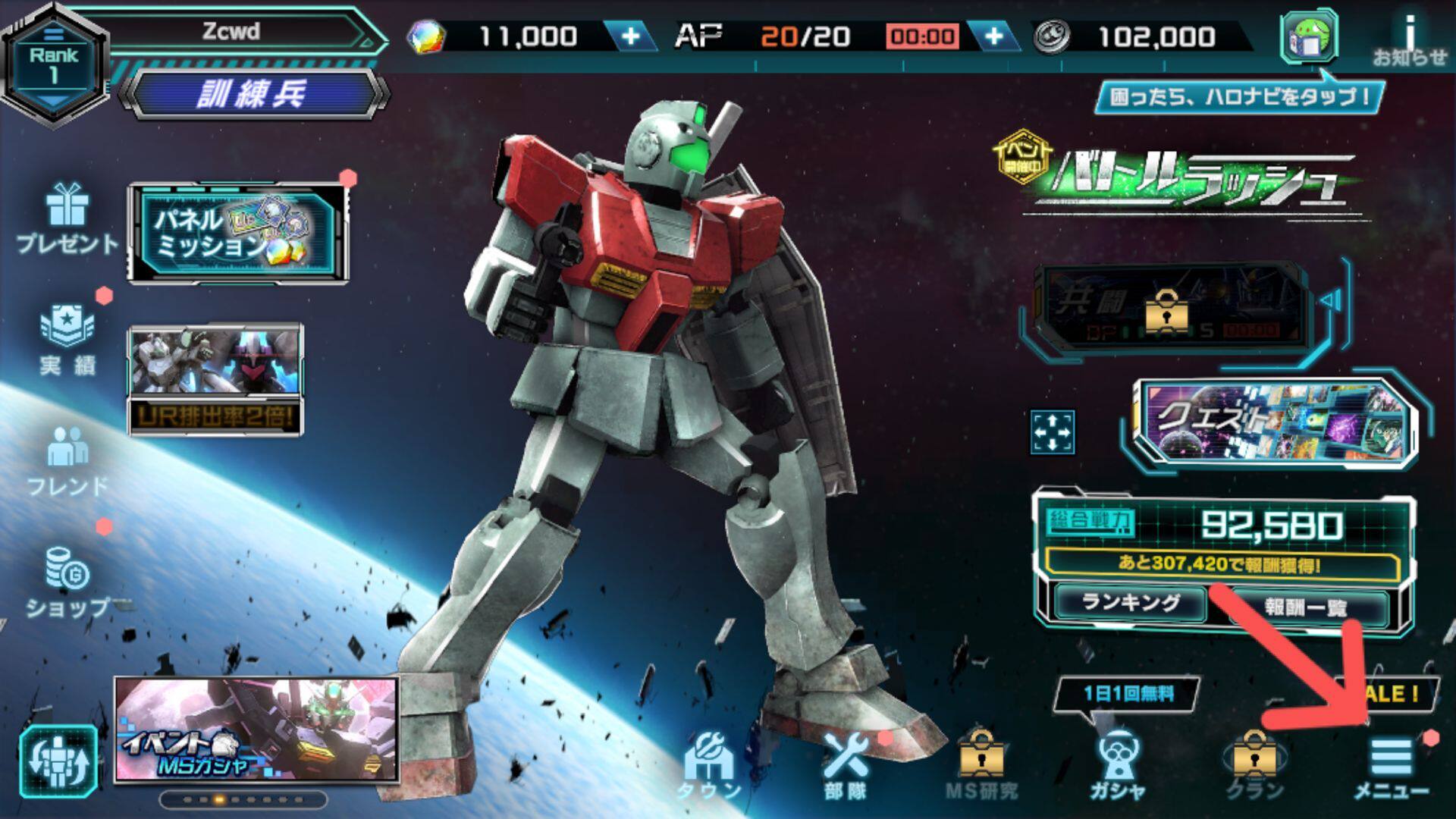
Task: Open お知らせ notices
Action: [x=1409, y=39]
